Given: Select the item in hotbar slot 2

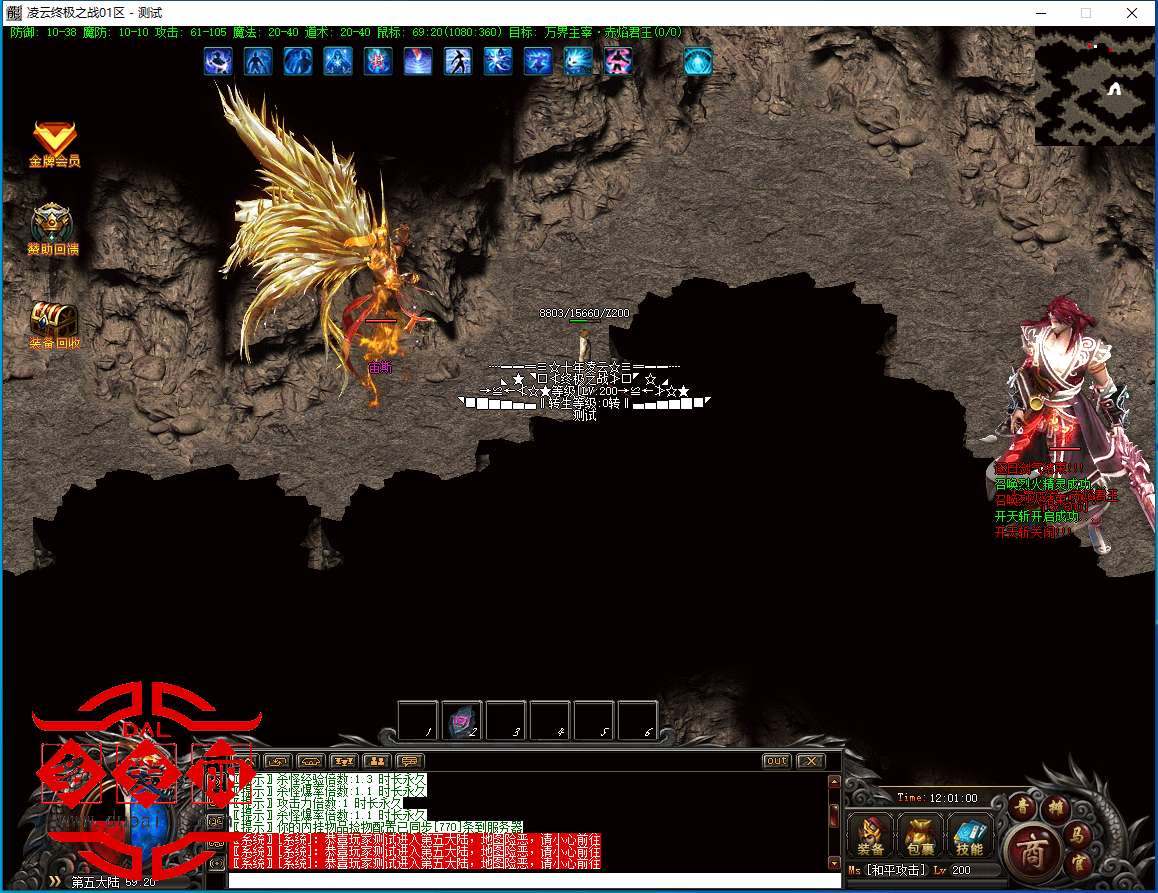Looking at the screenshot, I should (462, 720).
